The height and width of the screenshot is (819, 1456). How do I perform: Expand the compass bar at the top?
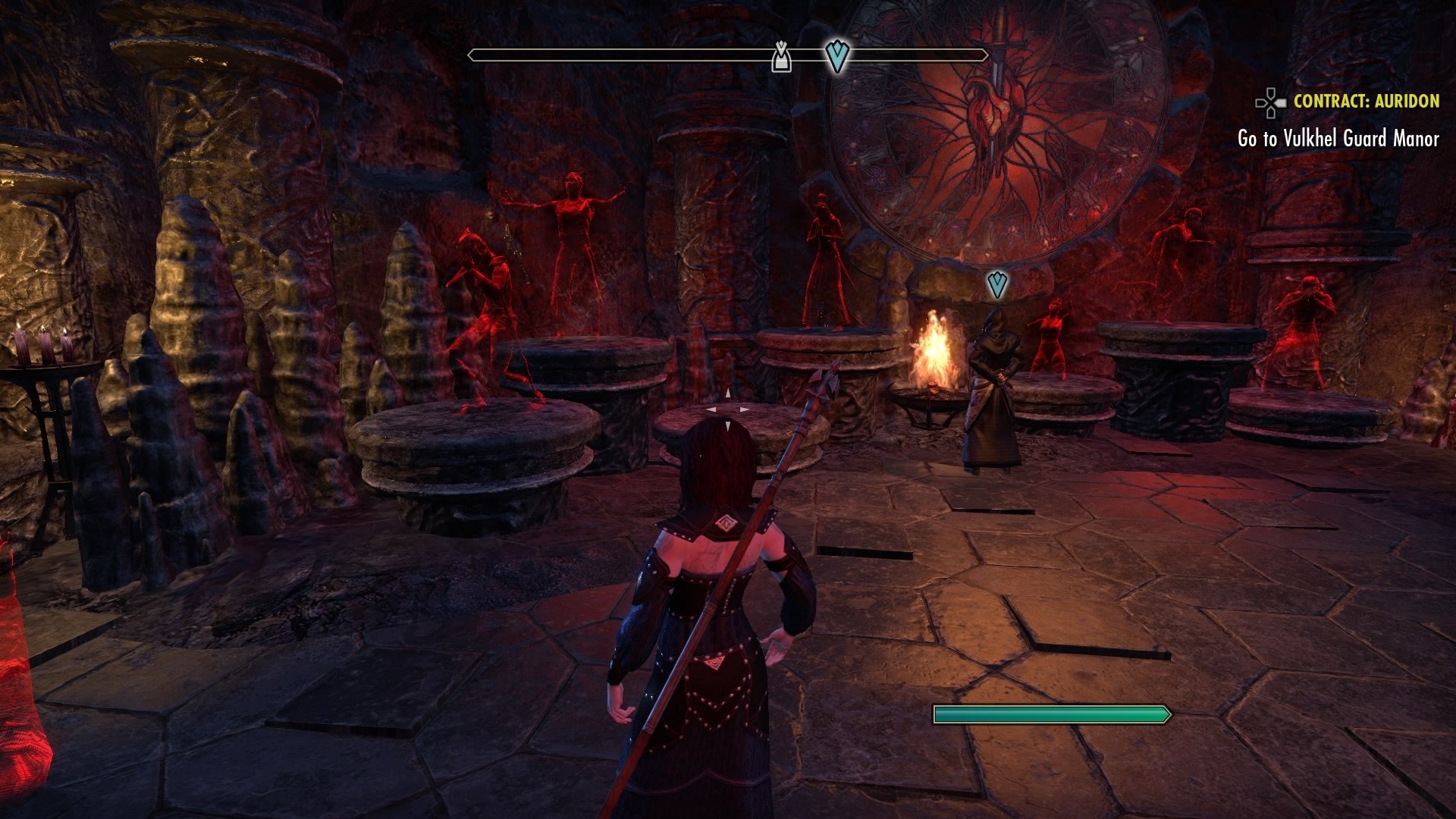point(728,54)
